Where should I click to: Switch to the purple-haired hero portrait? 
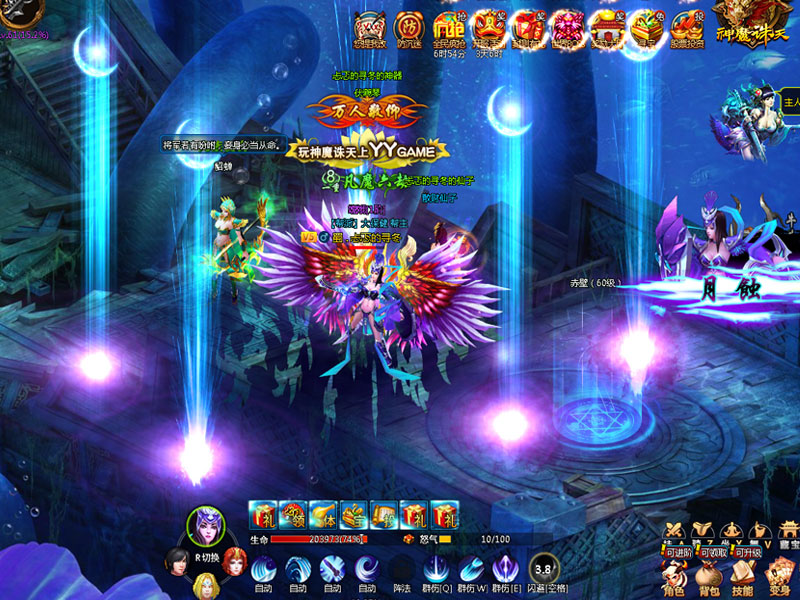pyautogui.click(x=207, y=527)
